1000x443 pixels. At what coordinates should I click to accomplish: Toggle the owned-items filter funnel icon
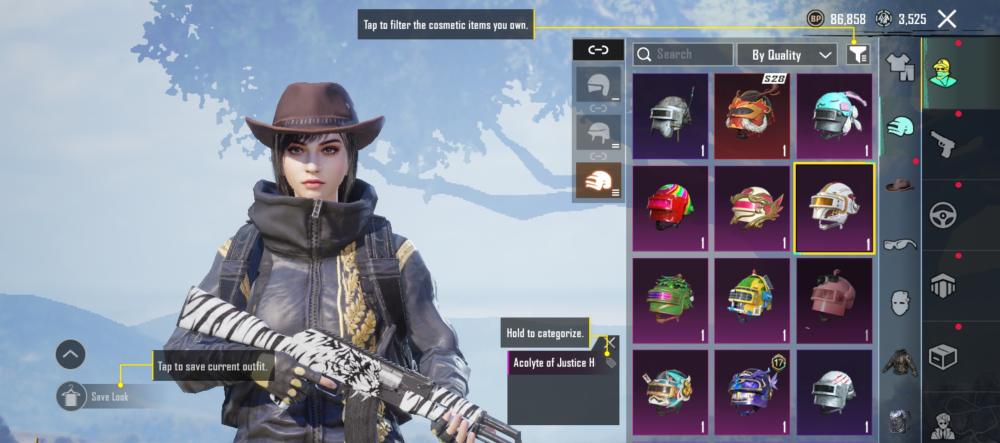click(x=857, y=54)
